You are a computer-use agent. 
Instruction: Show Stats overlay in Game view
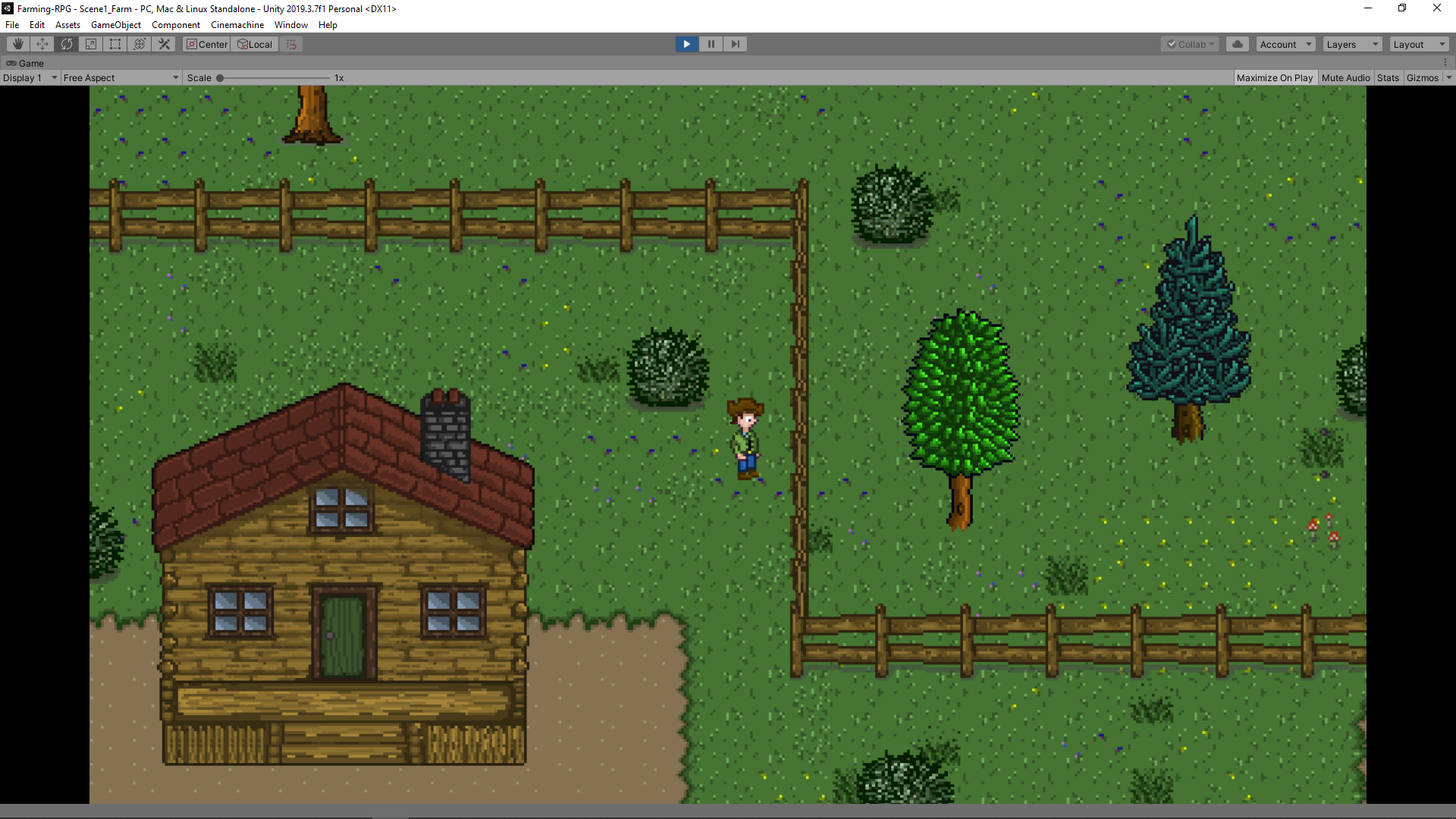coord(1388,77)
